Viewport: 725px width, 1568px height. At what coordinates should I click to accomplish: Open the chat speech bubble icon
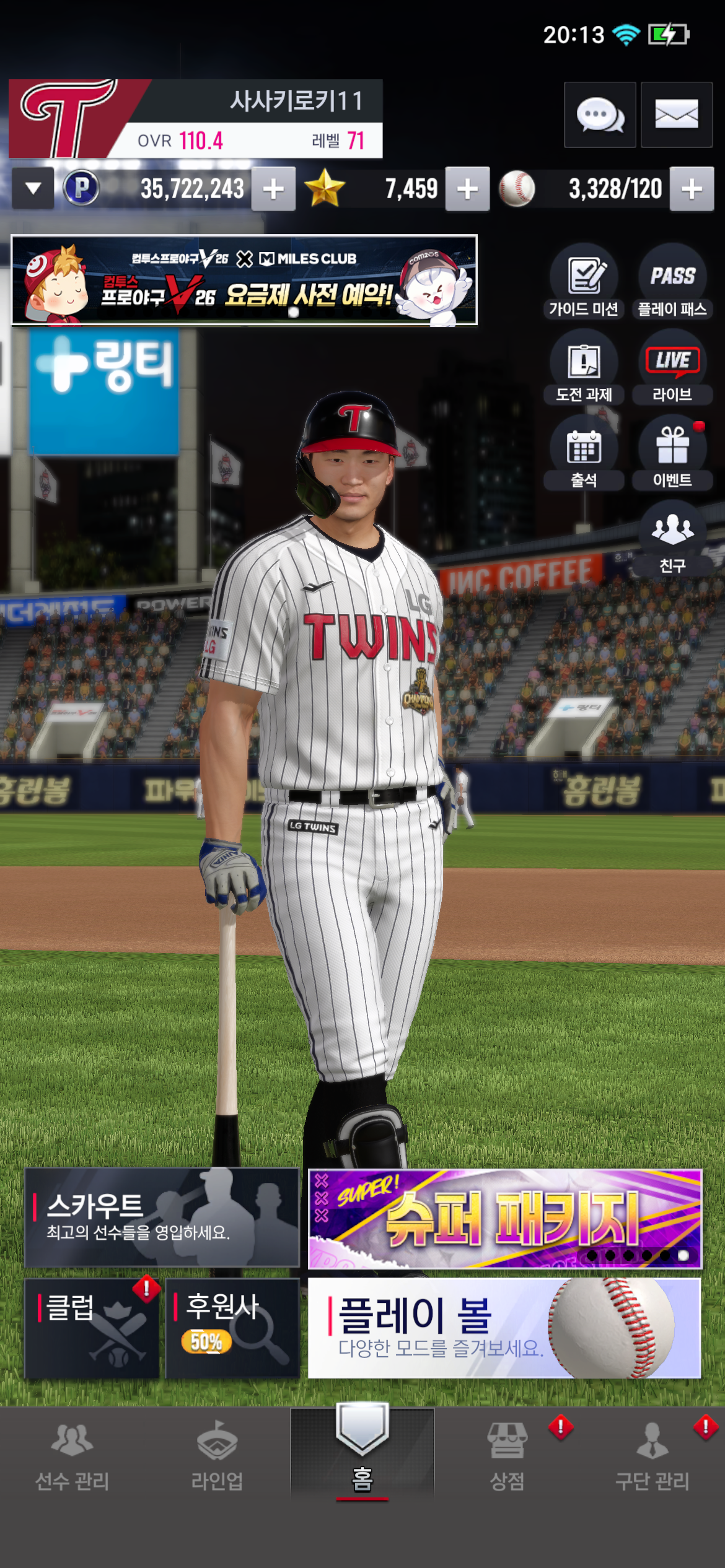(x=599, y=115)
